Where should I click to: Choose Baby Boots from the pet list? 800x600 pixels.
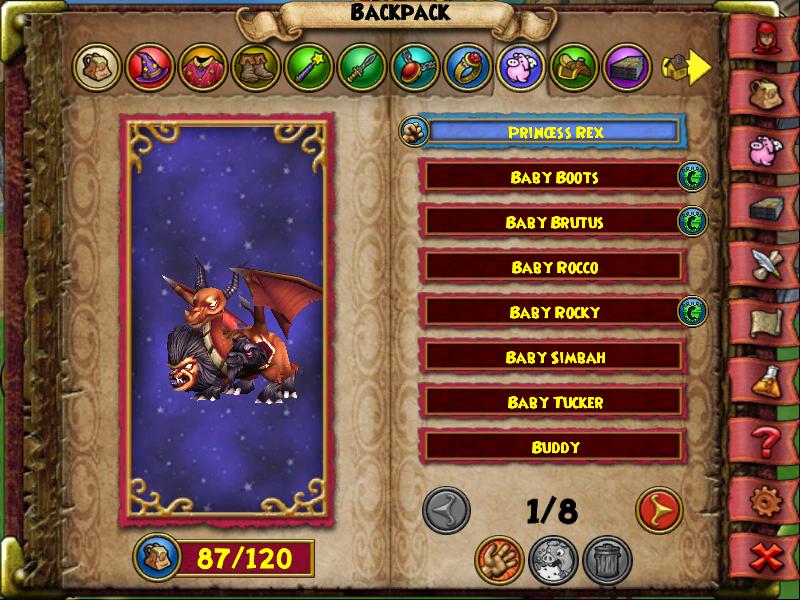[x=553, y=177]
